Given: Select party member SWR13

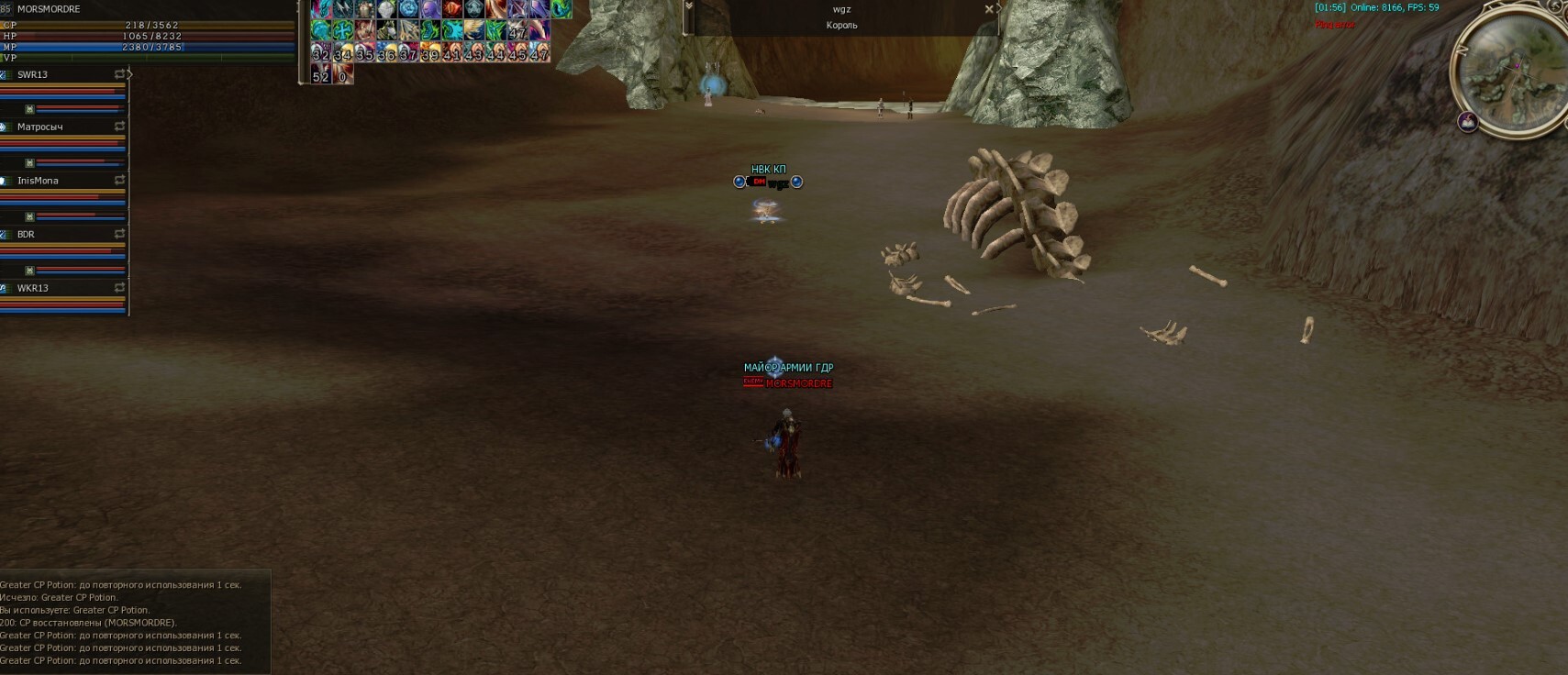Looking at the screenshot, I should click(33, 74).
